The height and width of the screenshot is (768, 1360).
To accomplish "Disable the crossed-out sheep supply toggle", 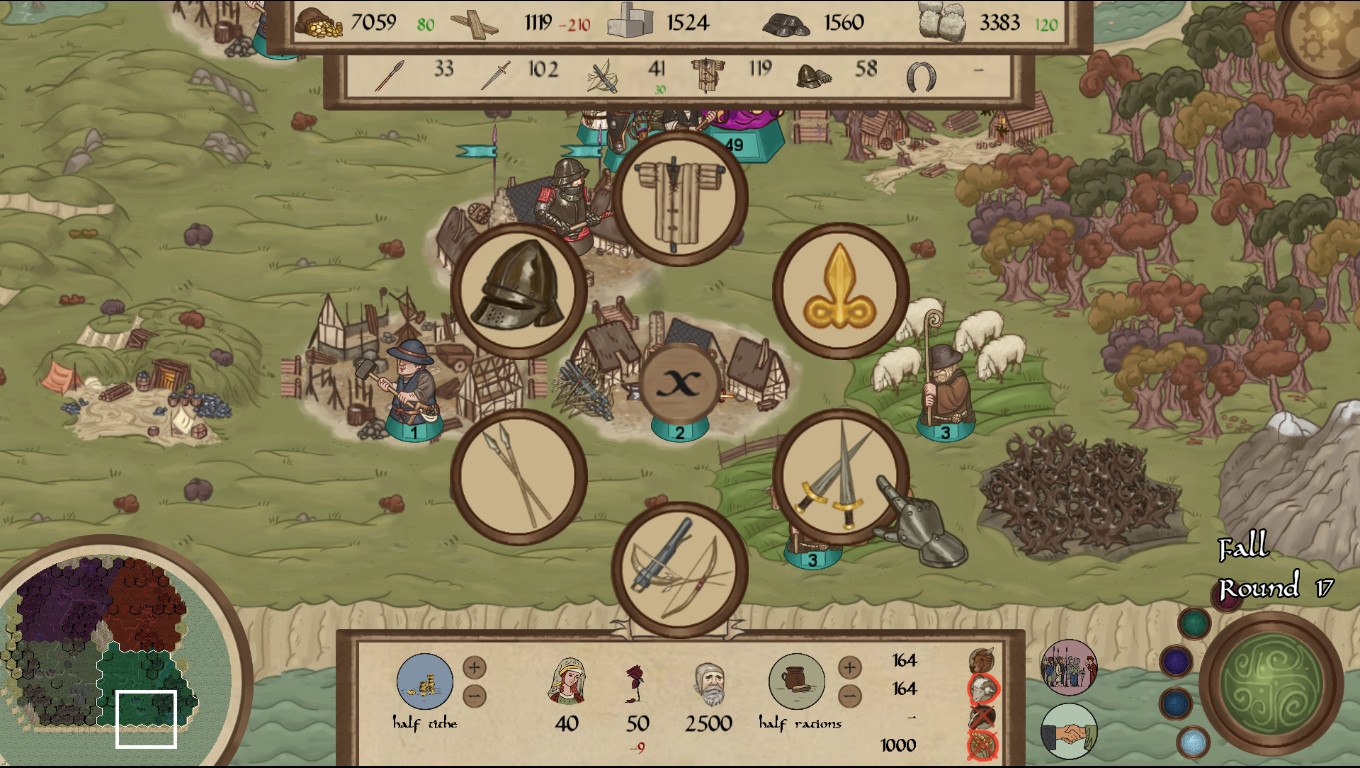I will [x=982, y=689].
